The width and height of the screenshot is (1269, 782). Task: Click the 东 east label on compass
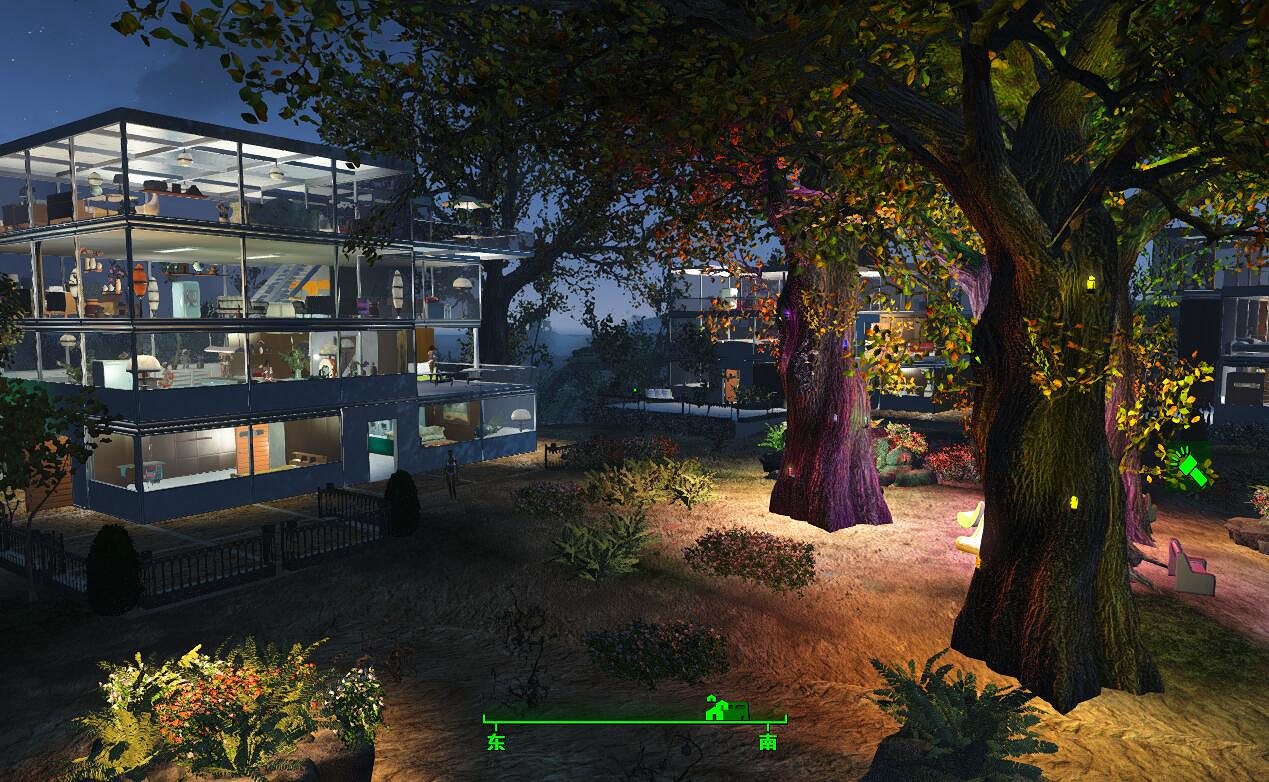coord(496,742)
